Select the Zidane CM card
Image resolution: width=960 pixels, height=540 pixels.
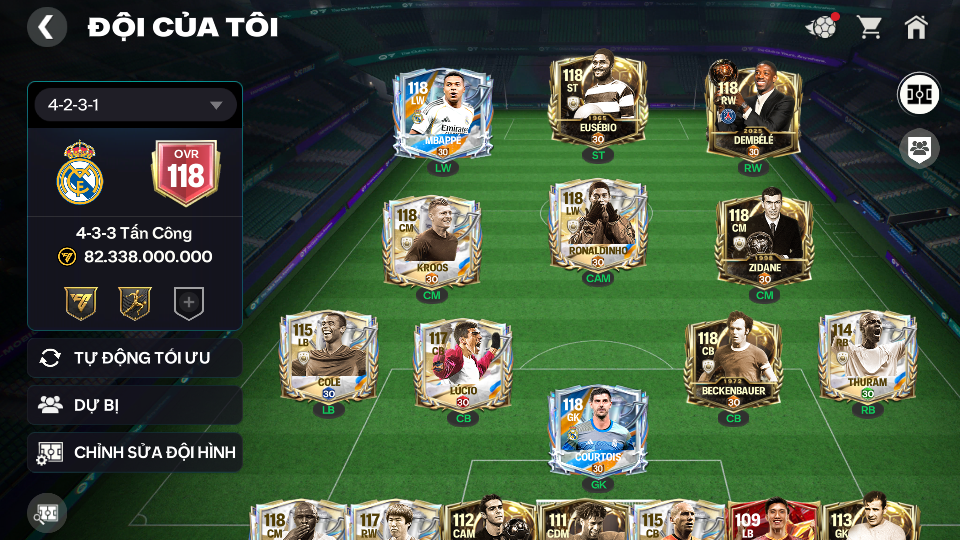click(764, 241)
